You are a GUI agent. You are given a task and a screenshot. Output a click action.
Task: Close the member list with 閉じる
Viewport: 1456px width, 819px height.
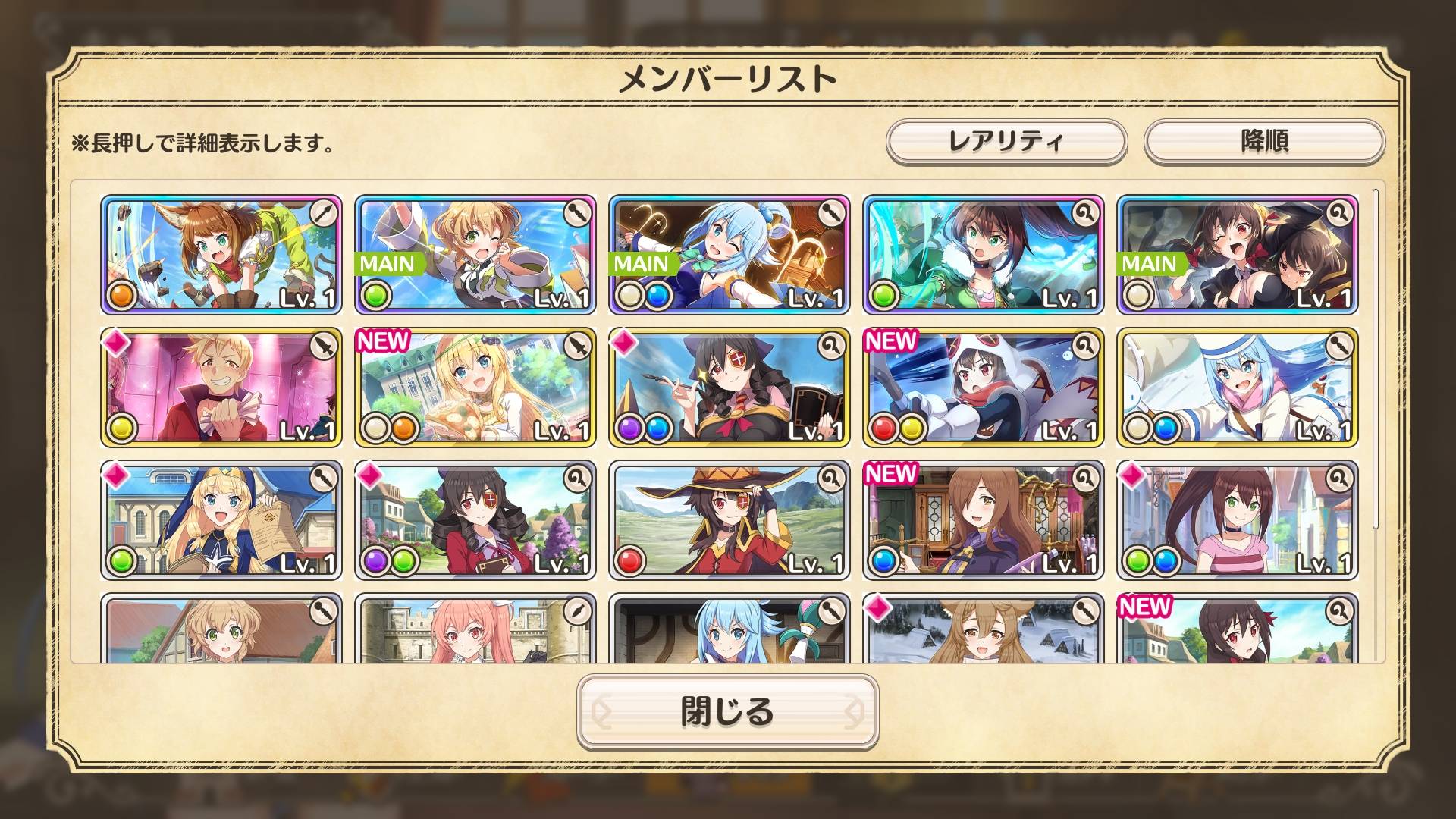tap(727, 711)
